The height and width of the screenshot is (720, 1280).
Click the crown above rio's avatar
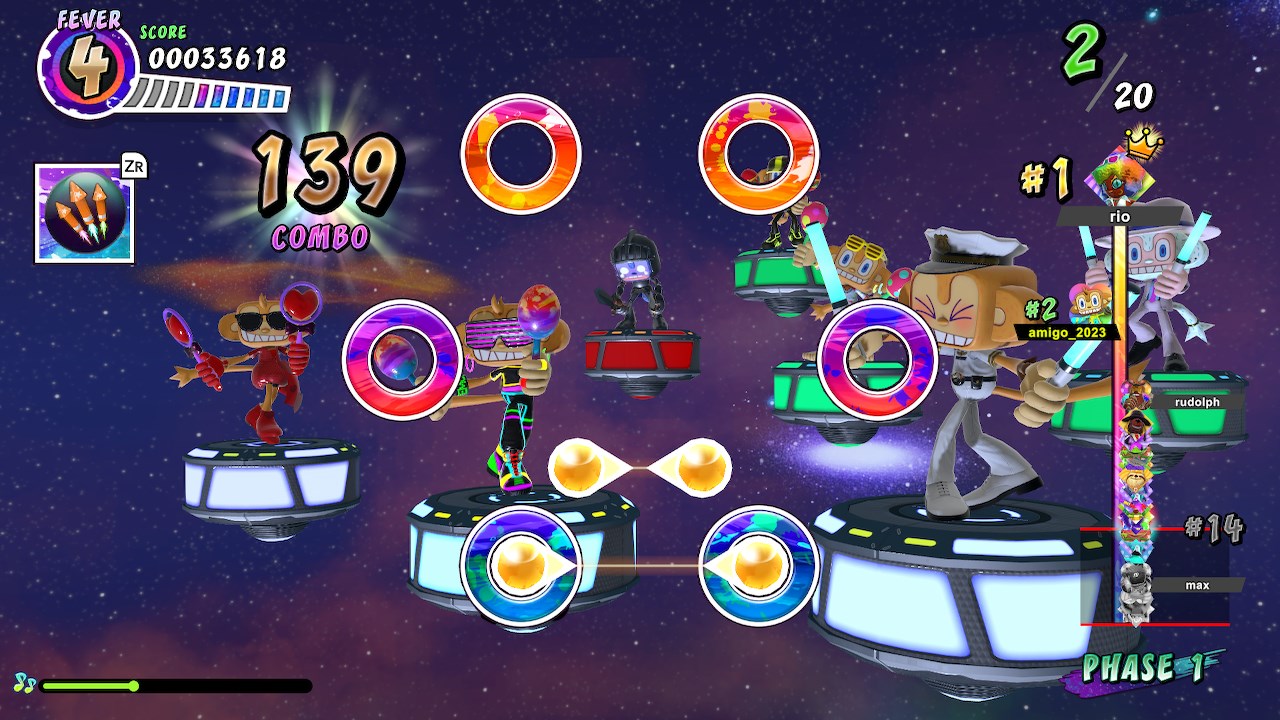(x=1143, y=145)
